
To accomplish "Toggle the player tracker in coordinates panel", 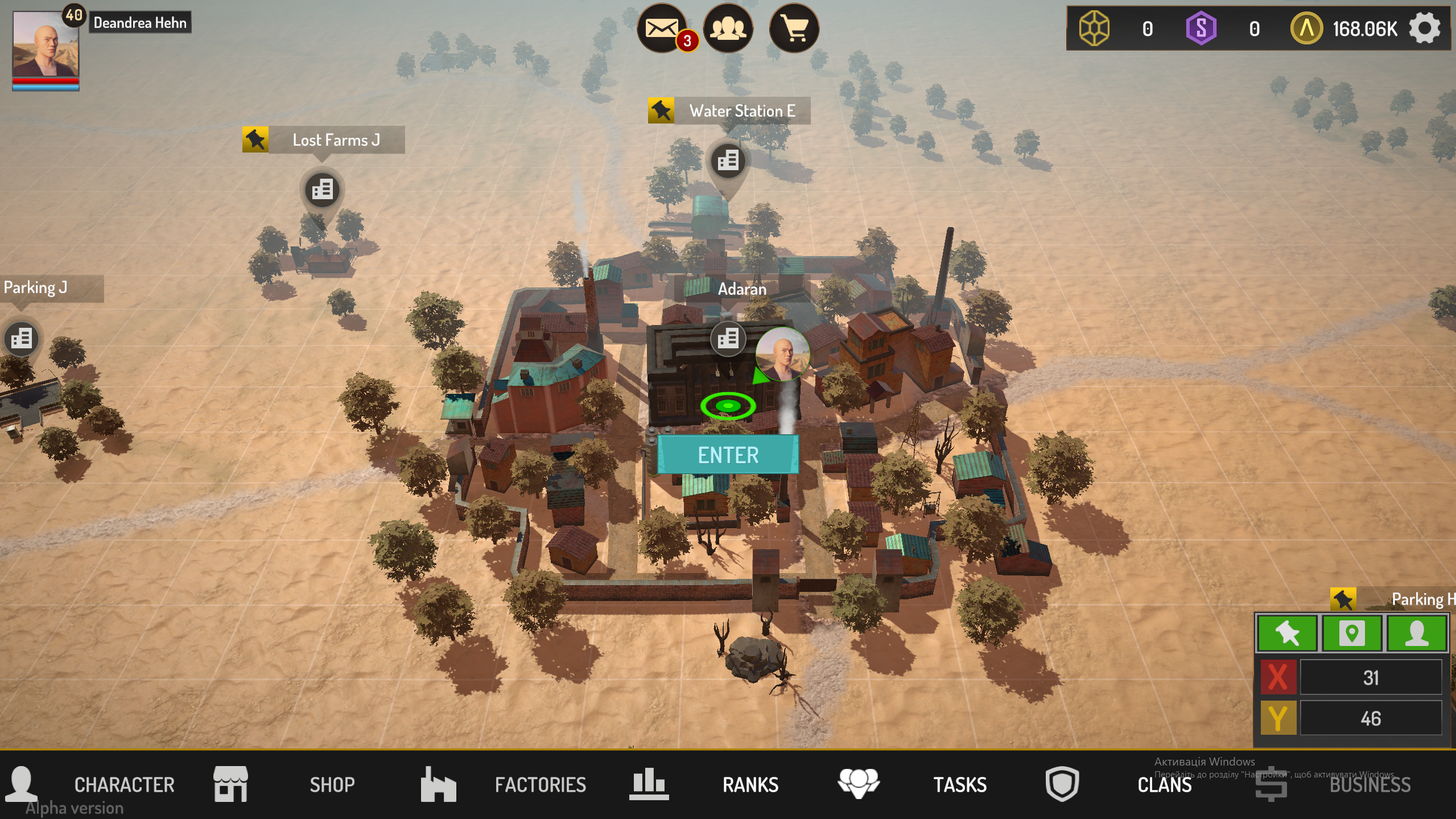I will 1419,633.
